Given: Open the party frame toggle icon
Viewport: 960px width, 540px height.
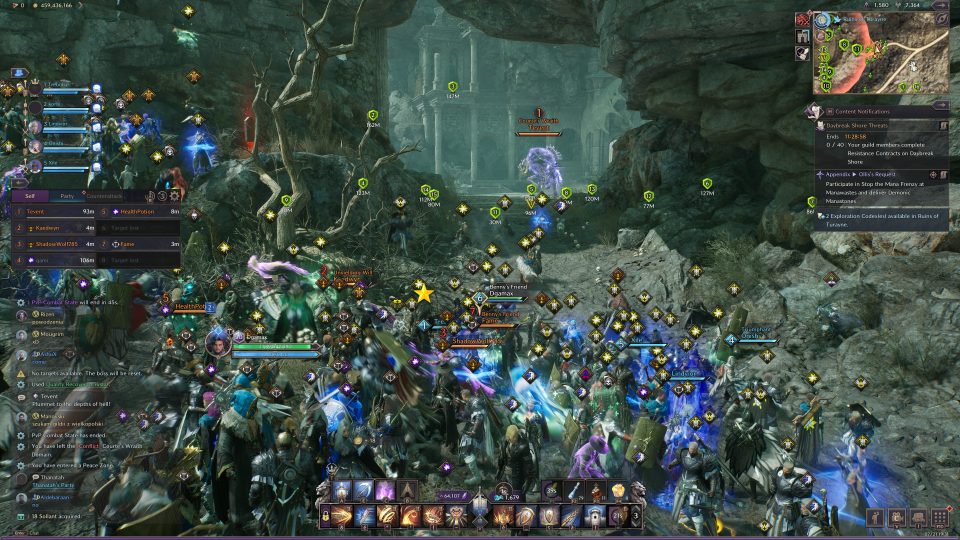Looking at the screenshot, I should pos(17,74).
